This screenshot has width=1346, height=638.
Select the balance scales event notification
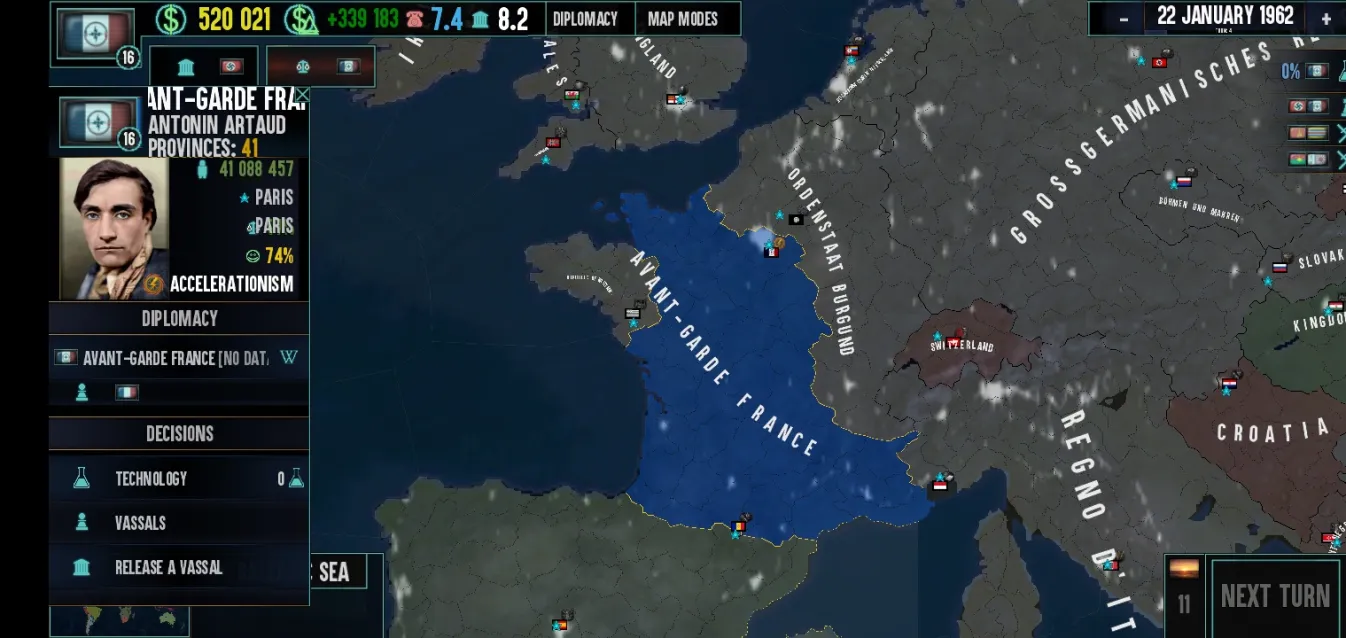320,67
